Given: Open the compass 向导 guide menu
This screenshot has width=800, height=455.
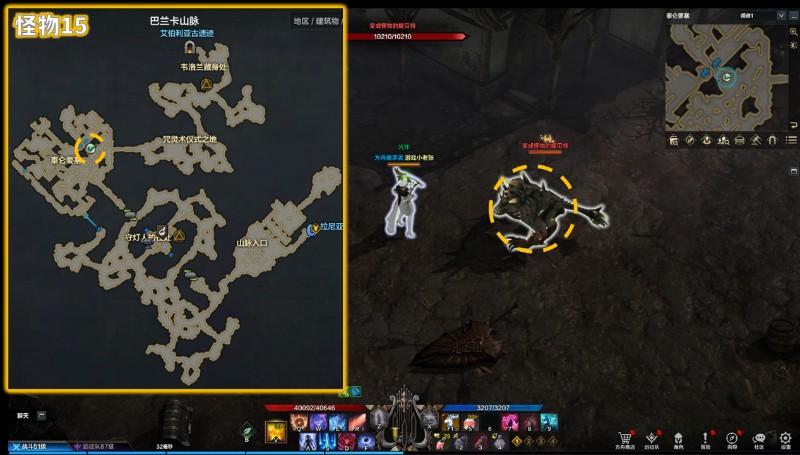Looking at the screenshot, I should point(732,437).
